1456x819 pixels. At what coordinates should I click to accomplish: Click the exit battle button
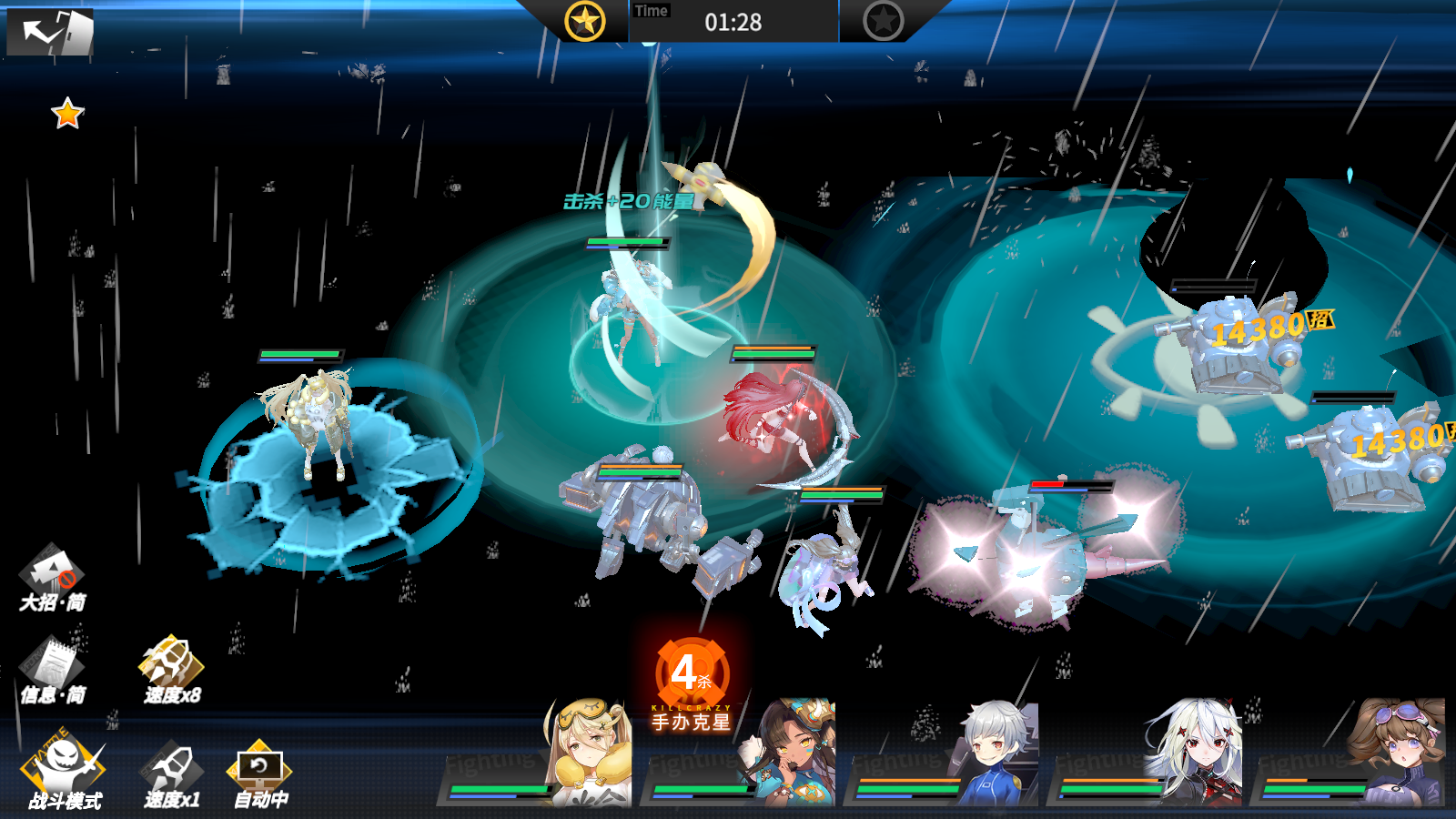click(x=50, y=32)
